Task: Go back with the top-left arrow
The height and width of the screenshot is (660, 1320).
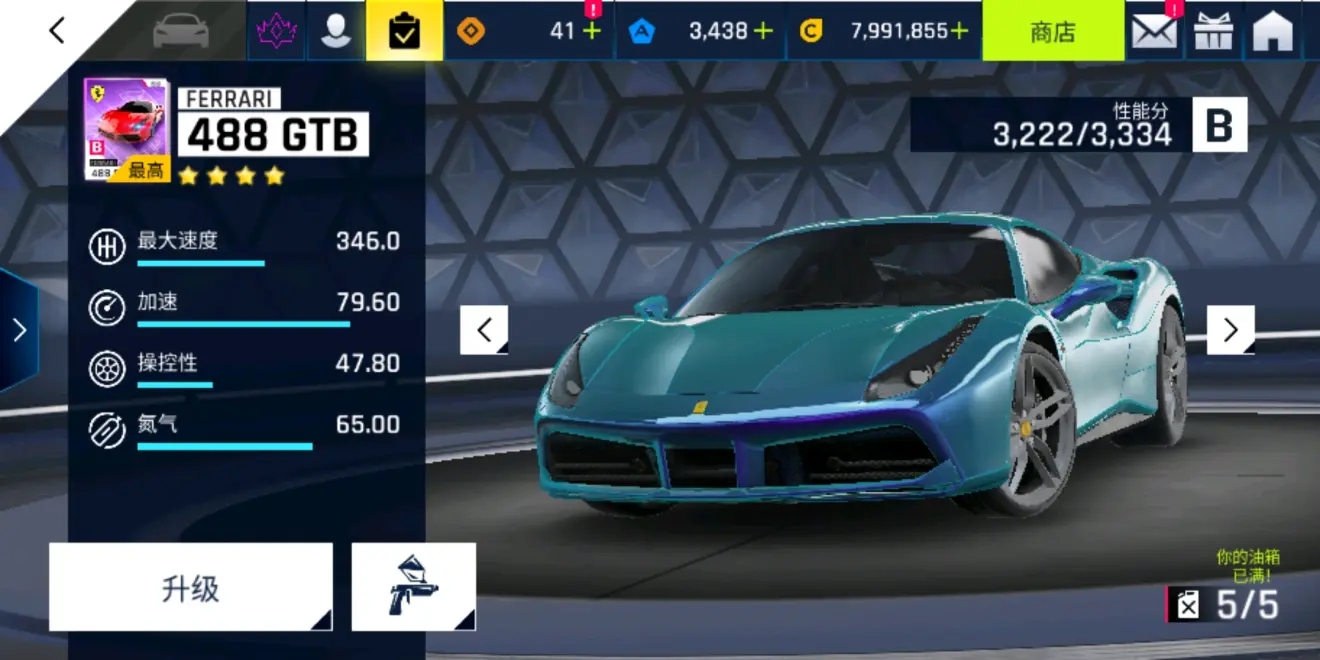Action: pos(57,31)
